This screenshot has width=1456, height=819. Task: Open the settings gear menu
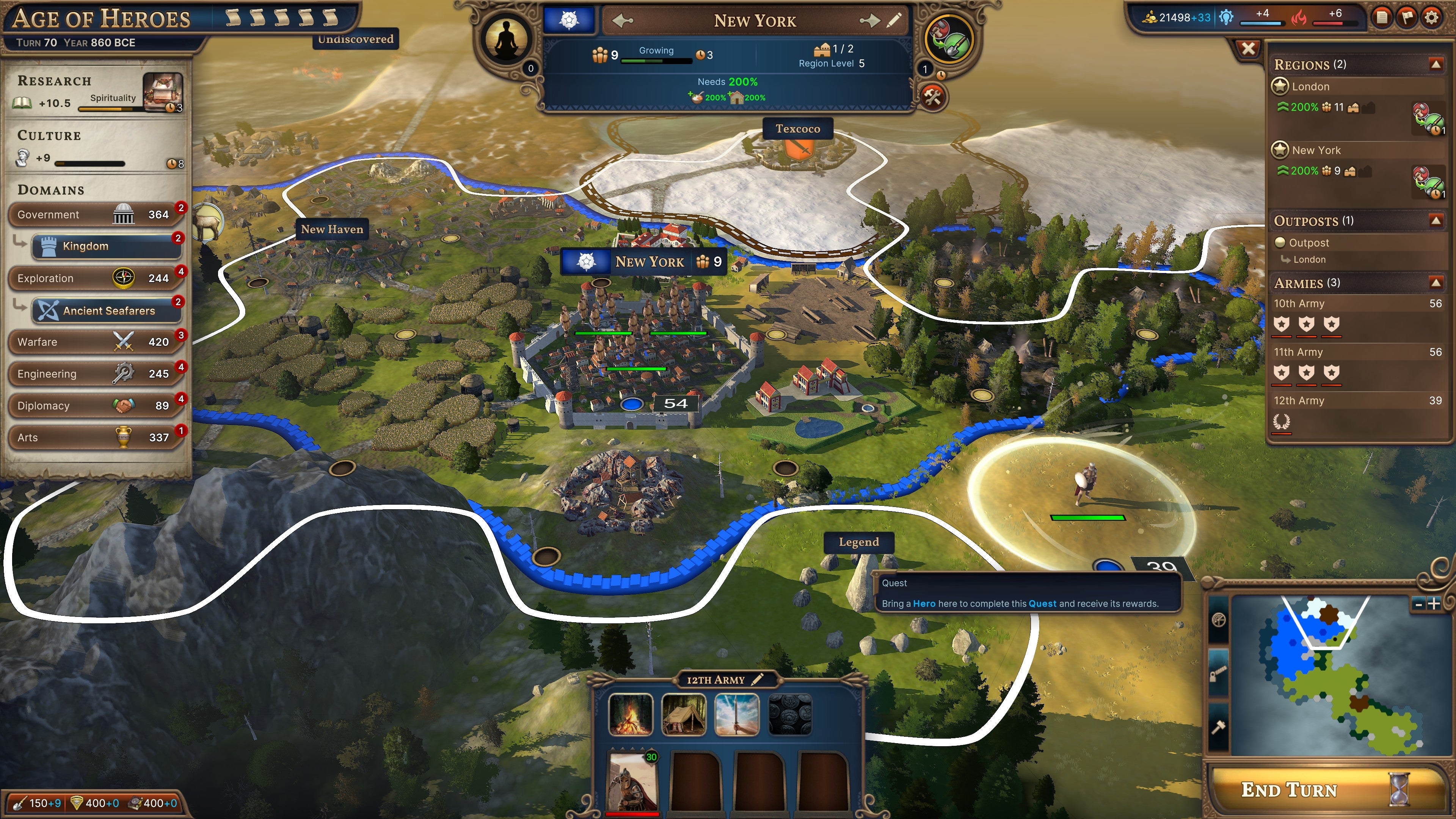tap(1432, 17)
